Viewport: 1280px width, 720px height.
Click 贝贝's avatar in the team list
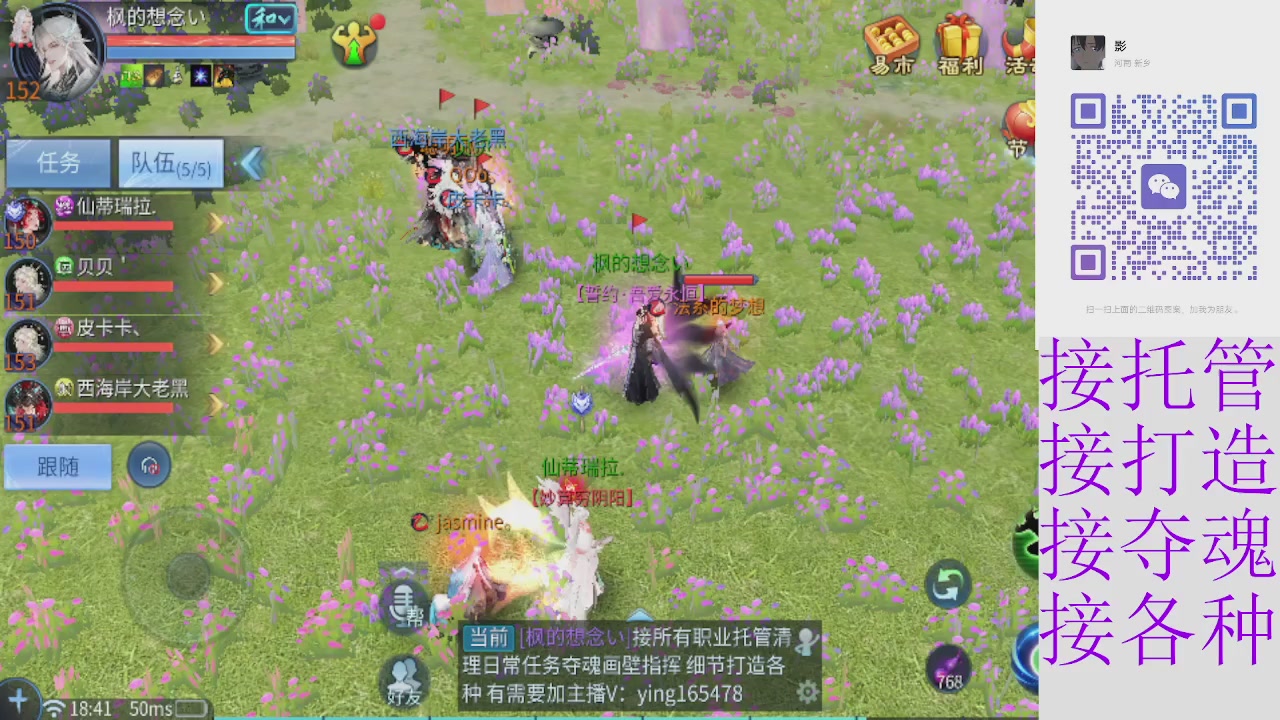[x=27, y=282]
